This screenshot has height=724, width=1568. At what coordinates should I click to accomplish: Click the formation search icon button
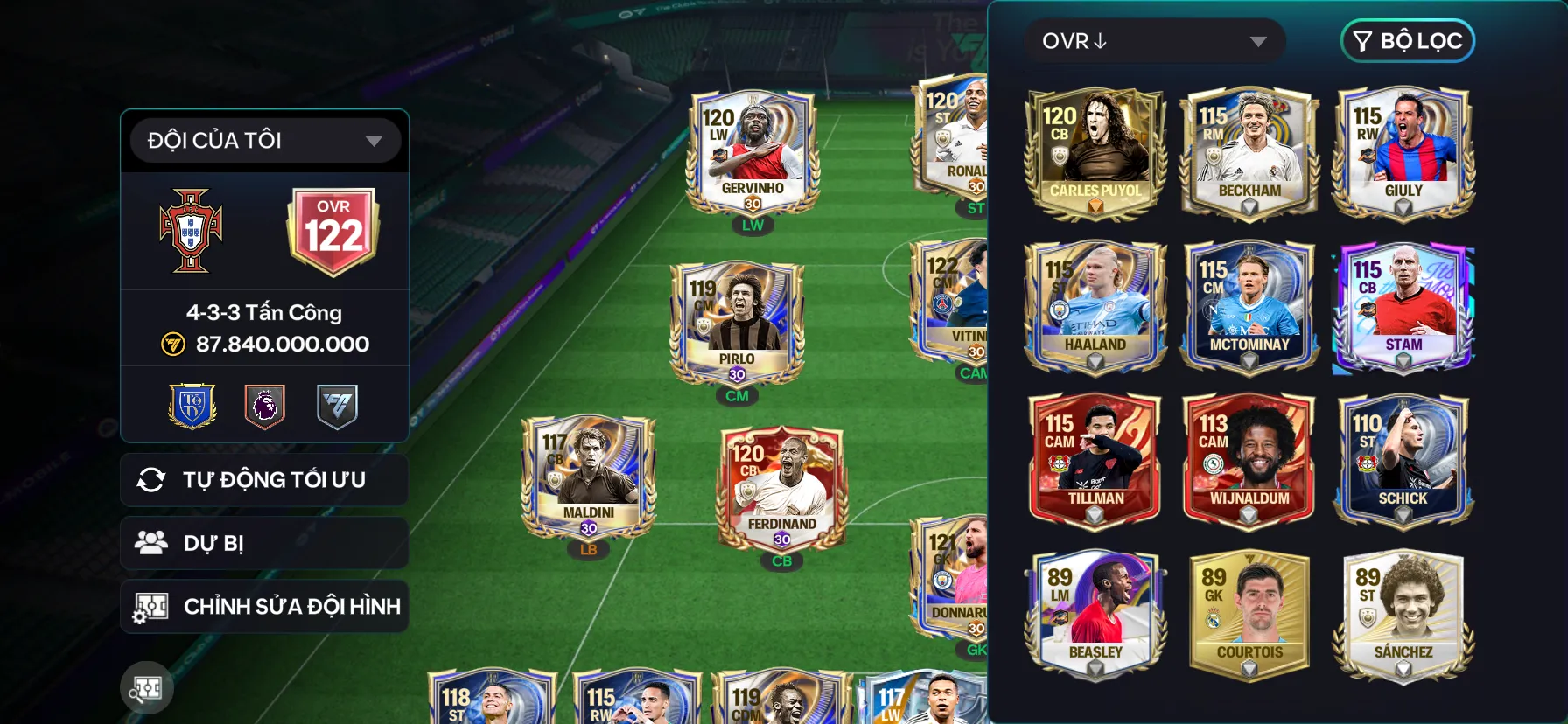tap(147, 688)
